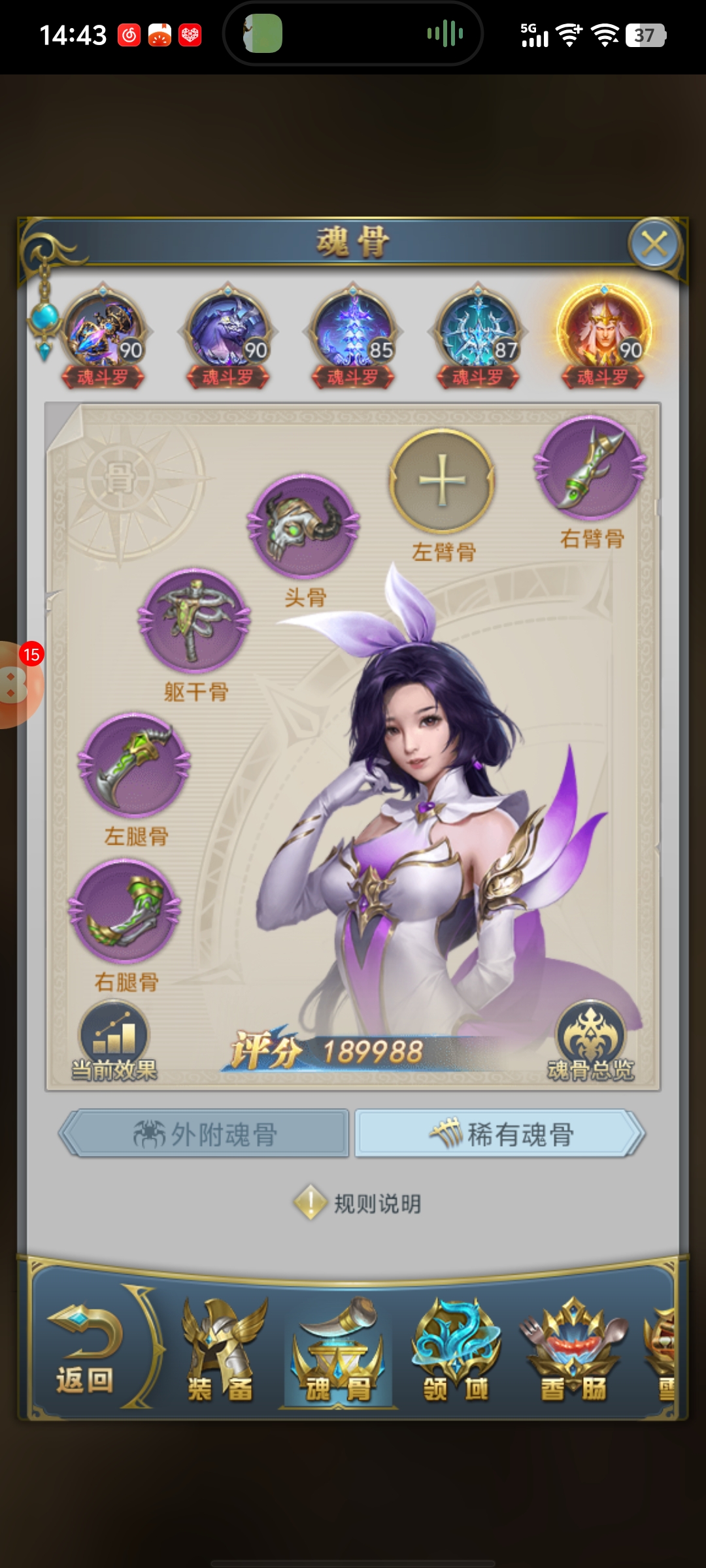Screen dimensions: 706x1568
Task: Open the 领域 domain menu
Action: [x=456, y=1354]
